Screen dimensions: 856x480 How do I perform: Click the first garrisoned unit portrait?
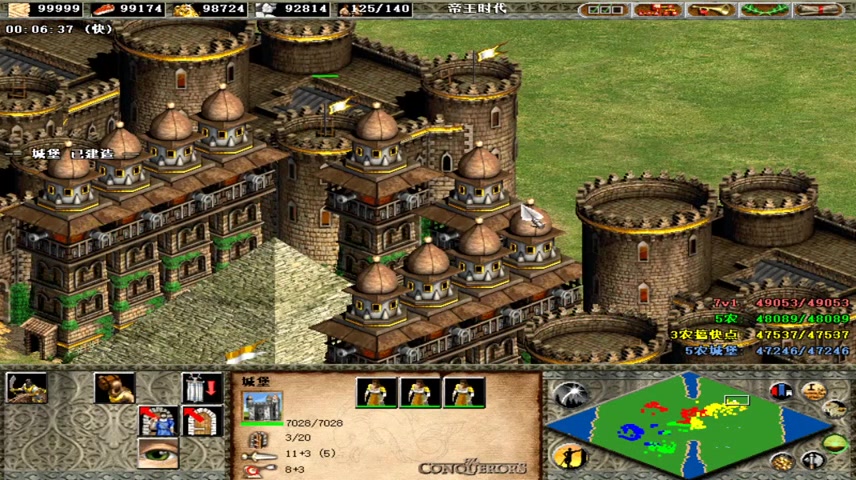pyautogui.click(x=377, y=392)
